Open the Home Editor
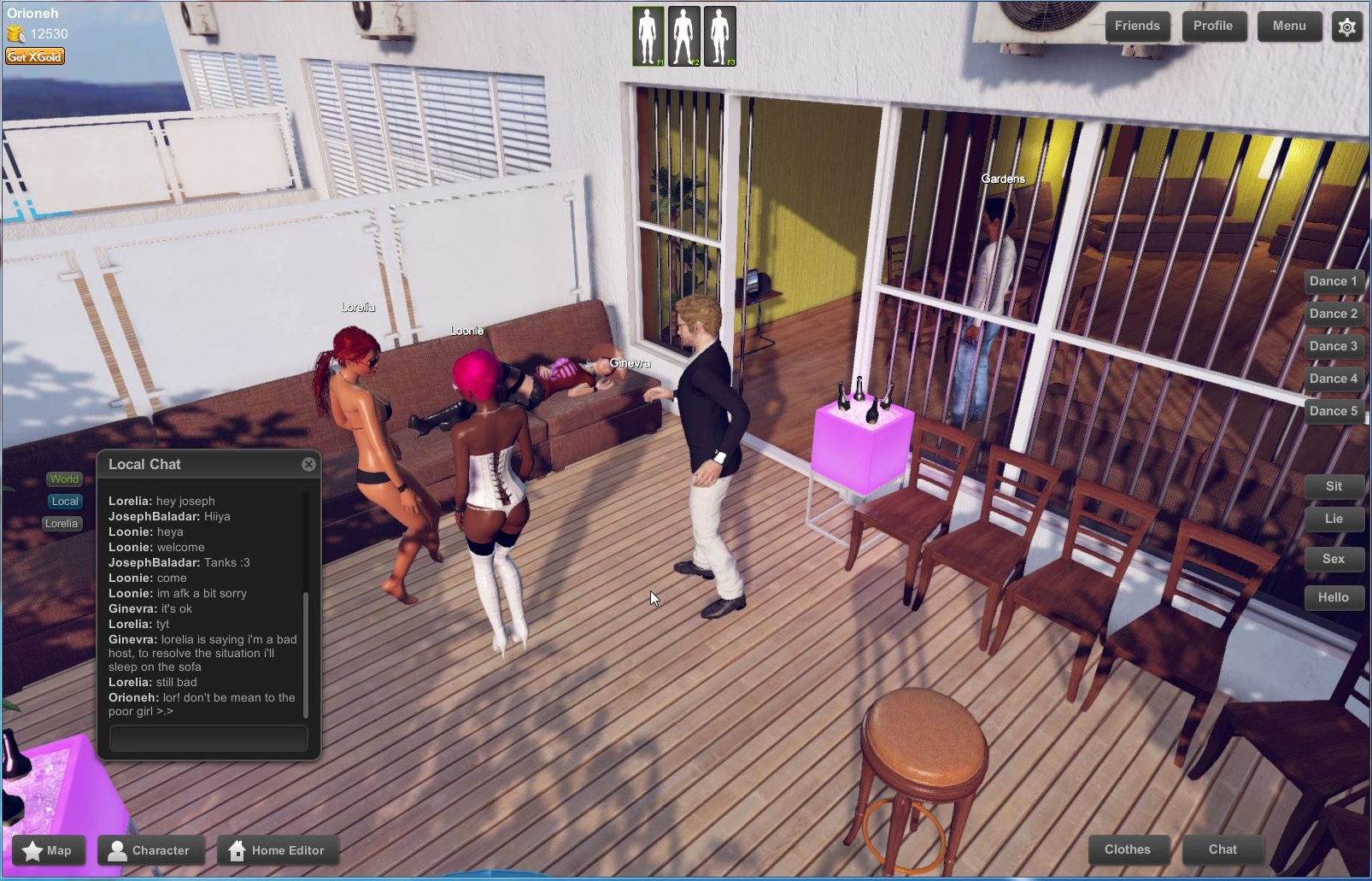This screenshot has height=881, width=1372. click(279, 850)
